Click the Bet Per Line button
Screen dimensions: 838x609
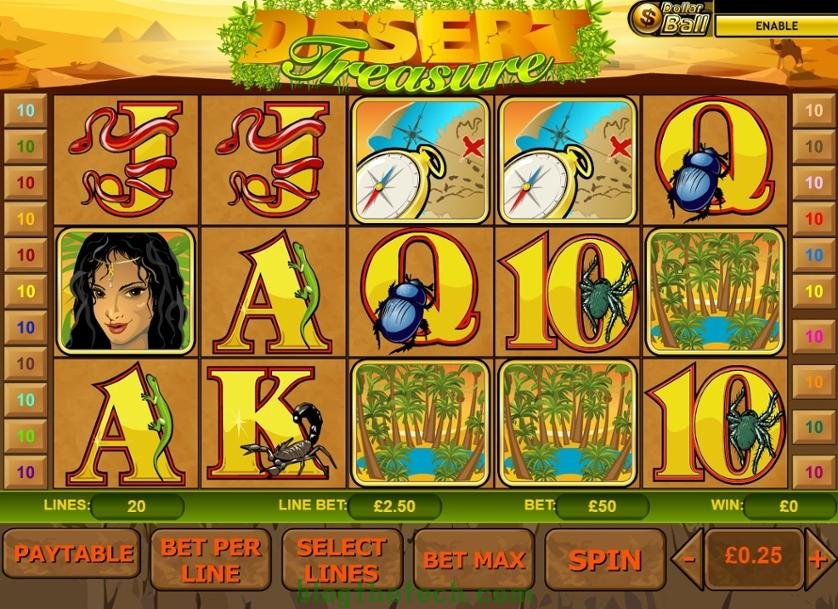tap(210, 559)
